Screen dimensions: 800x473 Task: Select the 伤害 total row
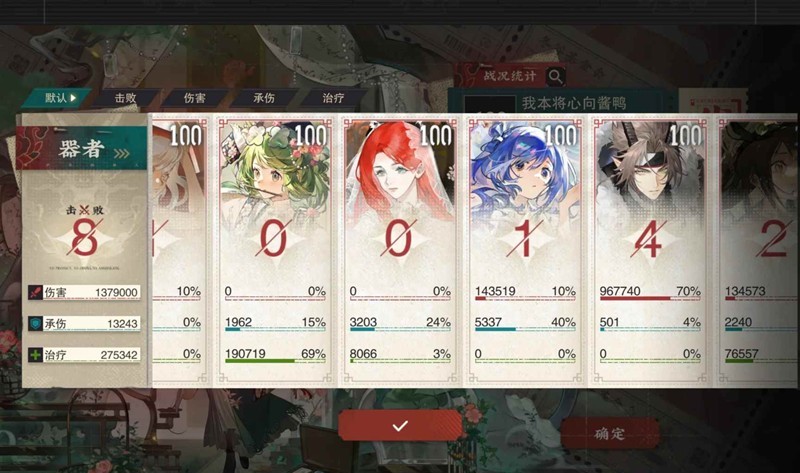[84, 293]
